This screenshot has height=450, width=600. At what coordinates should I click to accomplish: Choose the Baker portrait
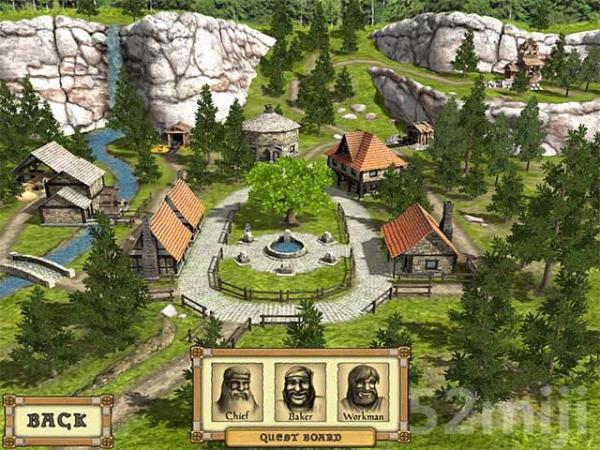coord(300,391)
